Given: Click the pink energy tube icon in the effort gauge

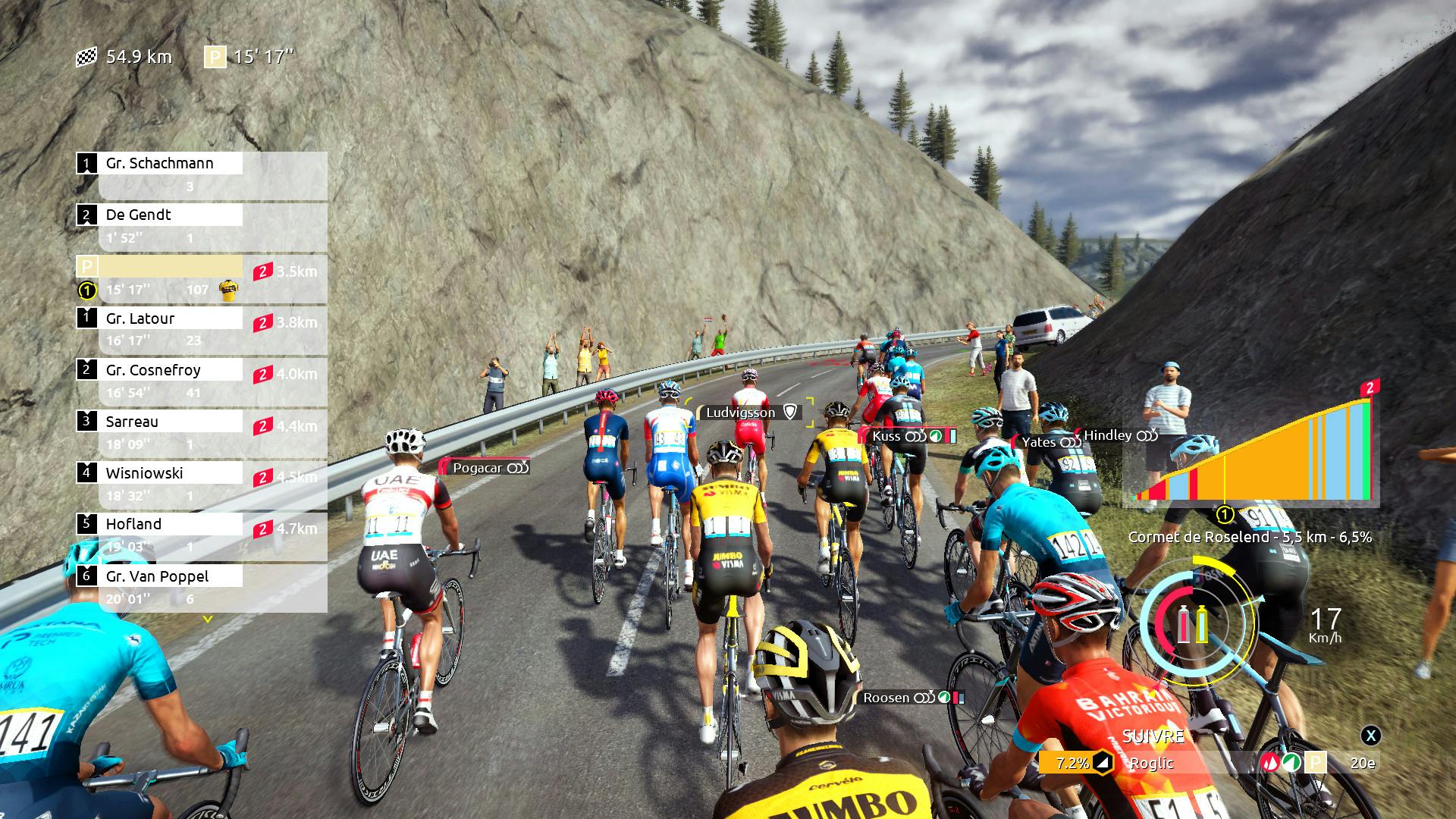Looking at the screenshot, I should pyautogui.click(x=1184, y=624).
